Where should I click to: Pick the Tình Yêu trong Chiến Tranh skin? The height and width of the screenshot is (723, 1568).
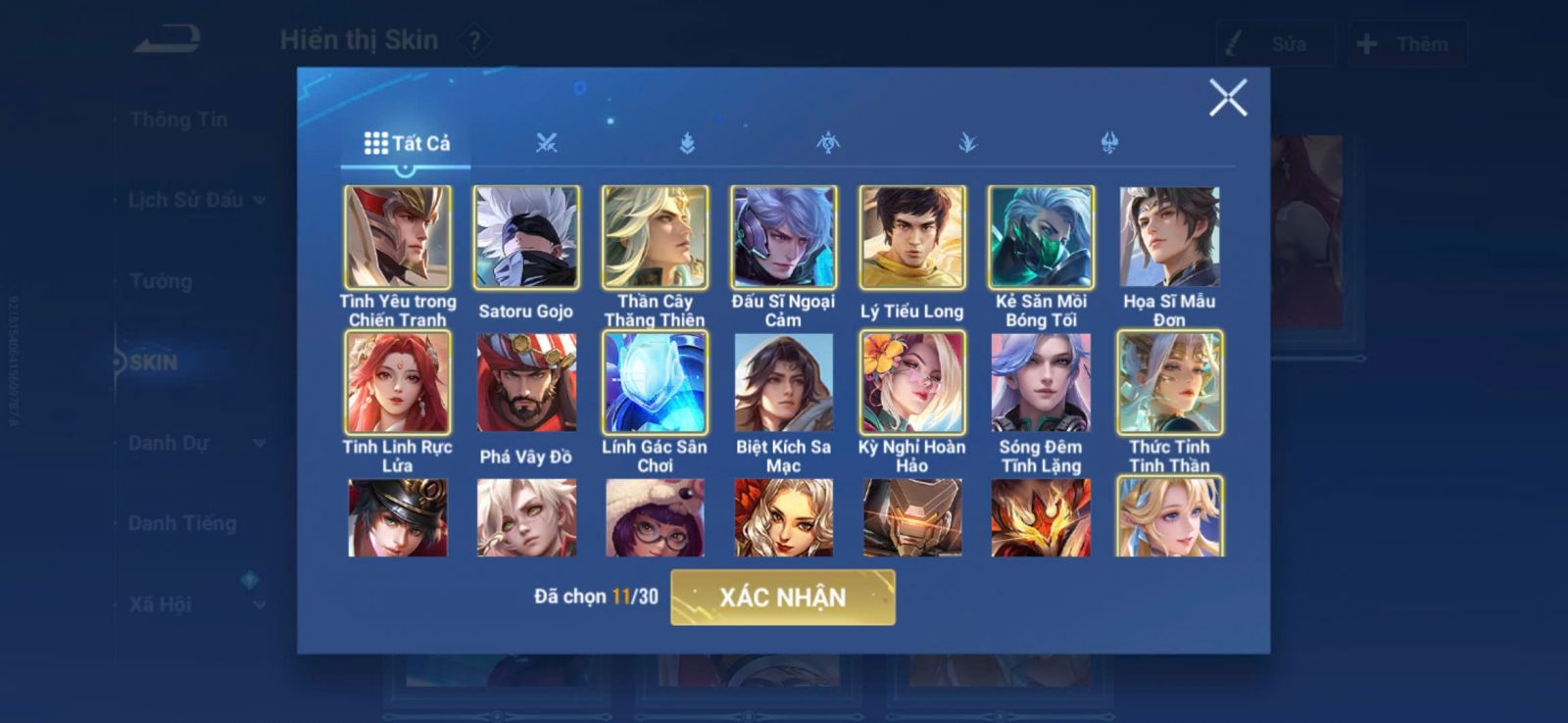tap(398, 238)
